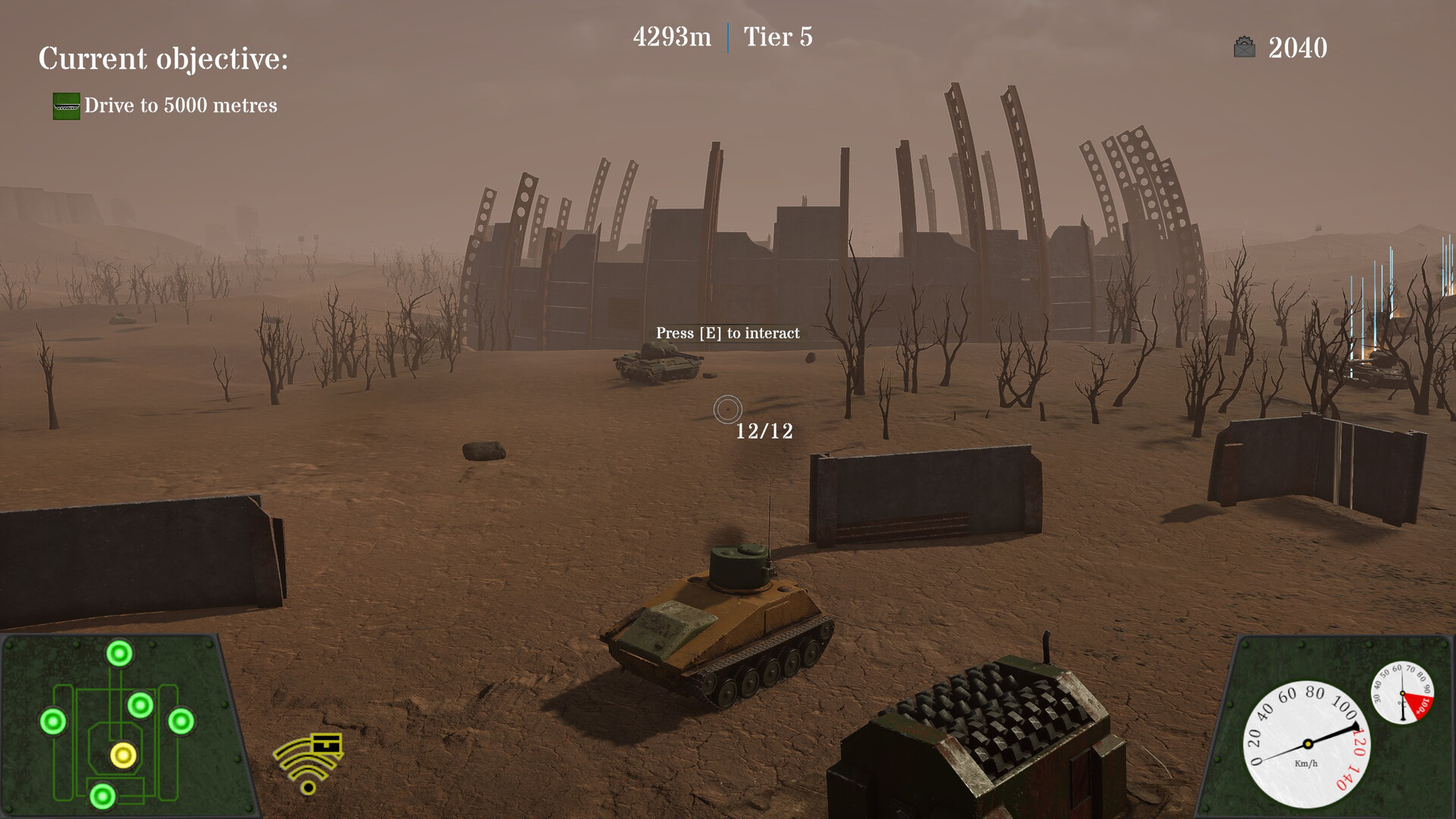Click the small red-zone temperature gauge
The width and height of the screenshot is (1456, 819).
point(1402,692)
